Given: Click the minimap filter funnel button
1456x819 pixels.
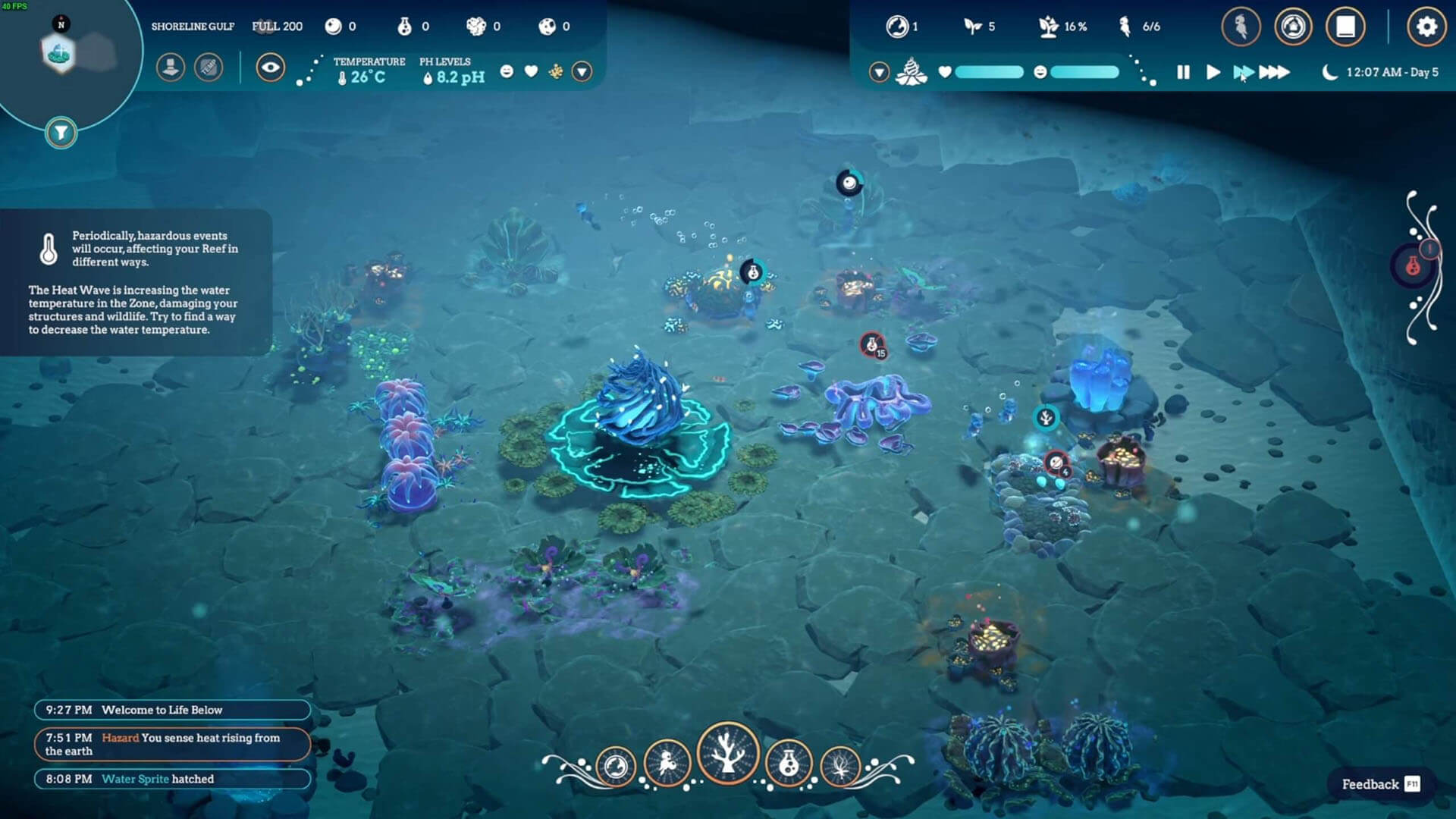Looking at the screenshot, I should point(61,133).
